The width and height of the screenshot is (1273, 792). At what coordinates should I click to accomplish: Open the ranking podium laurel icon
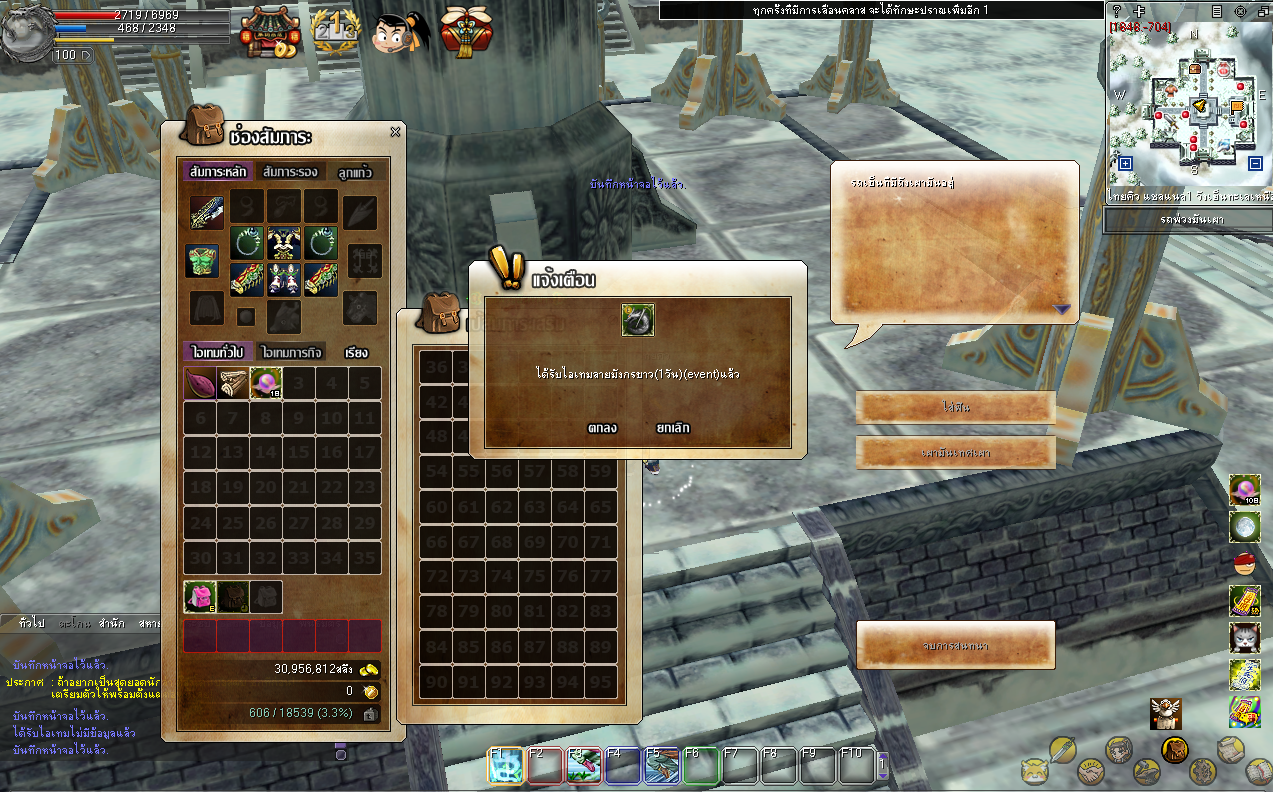334,32
